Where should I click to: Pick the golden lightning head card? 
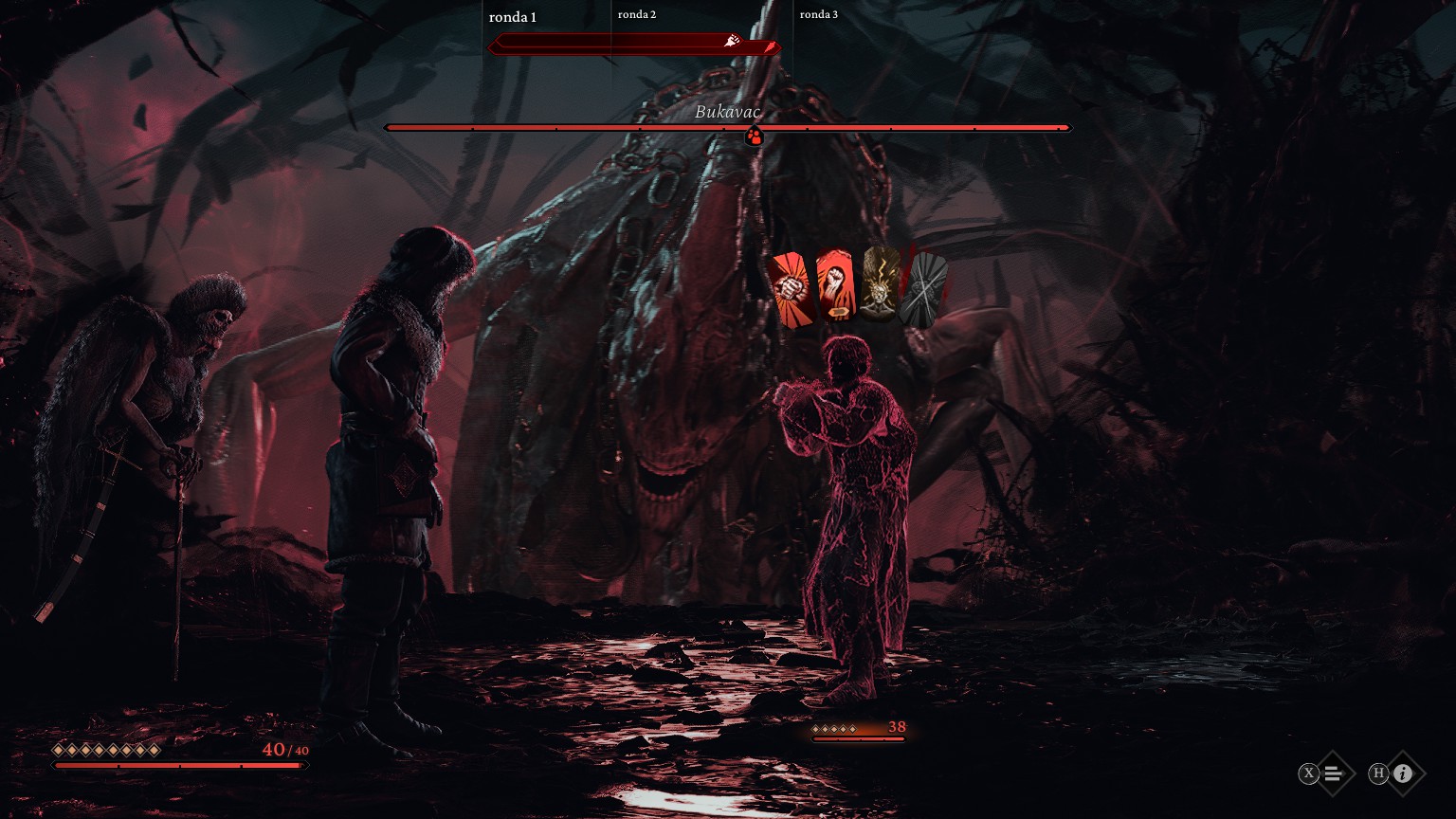click(881, 284)
